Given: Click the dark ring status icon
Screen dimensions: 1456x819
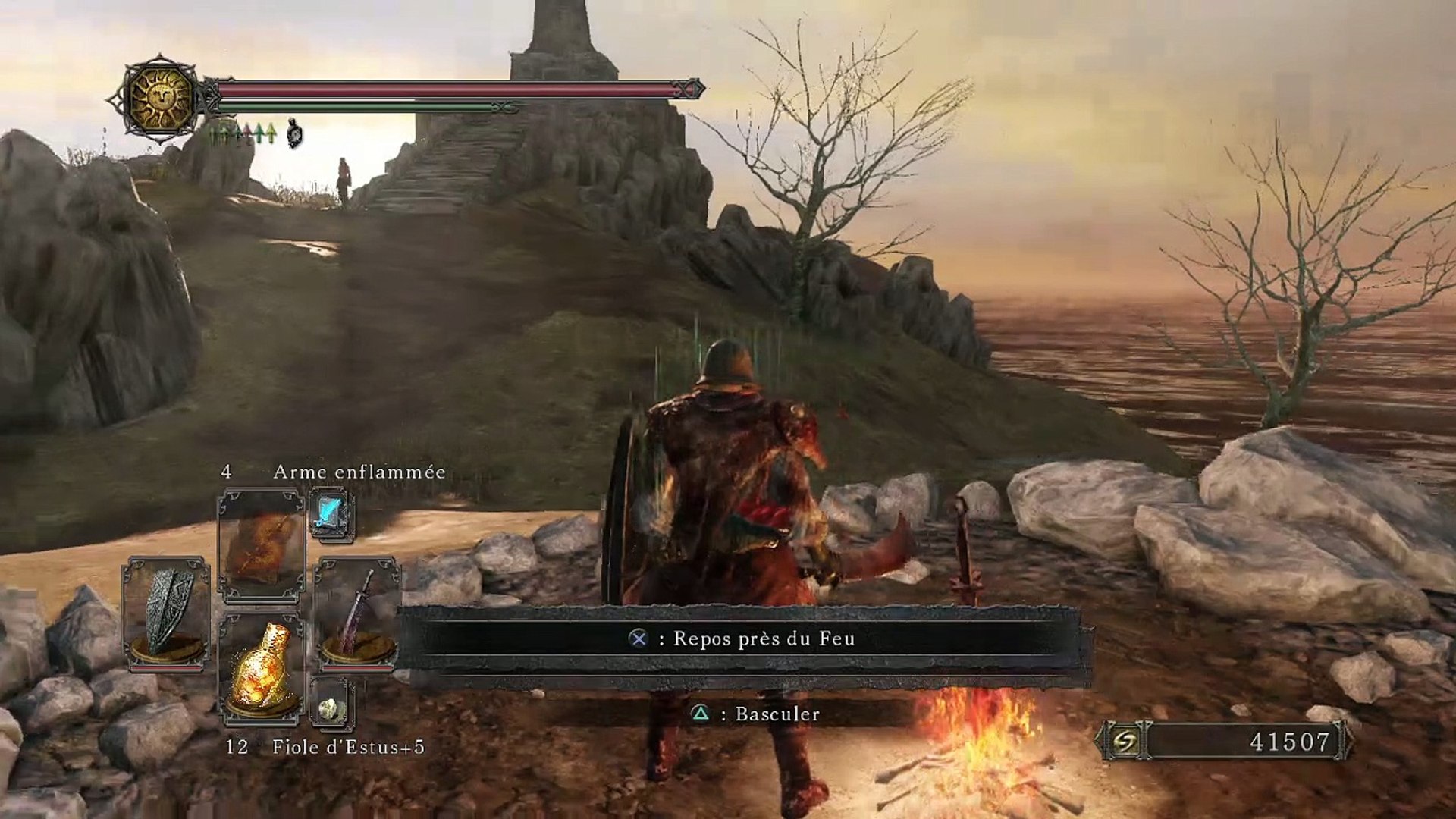Looking at the screenshot, I should (x=295, y=134).
